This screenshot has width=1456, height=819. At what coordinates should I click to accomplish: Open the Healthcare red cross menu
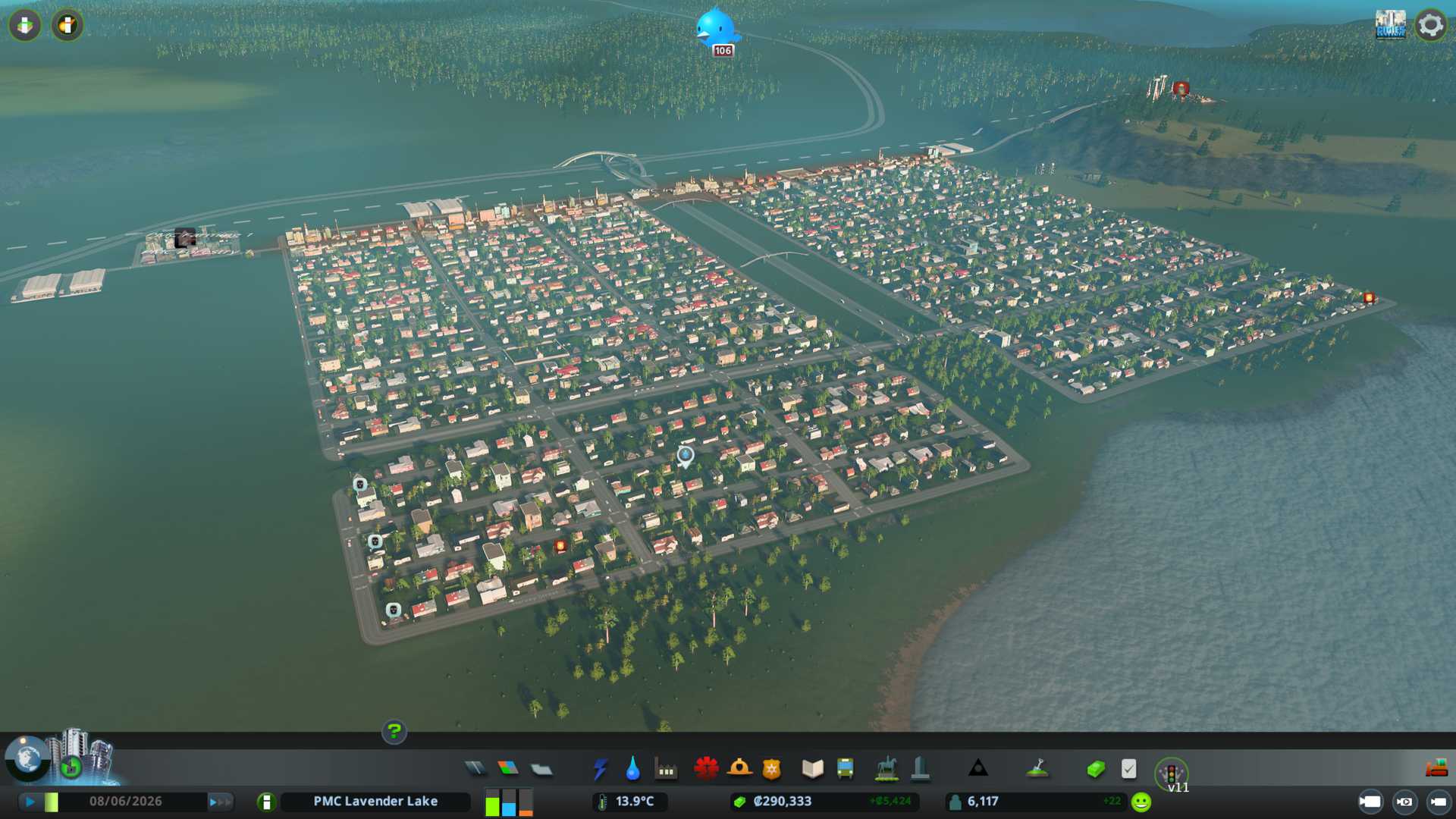[x=706, y=769]
